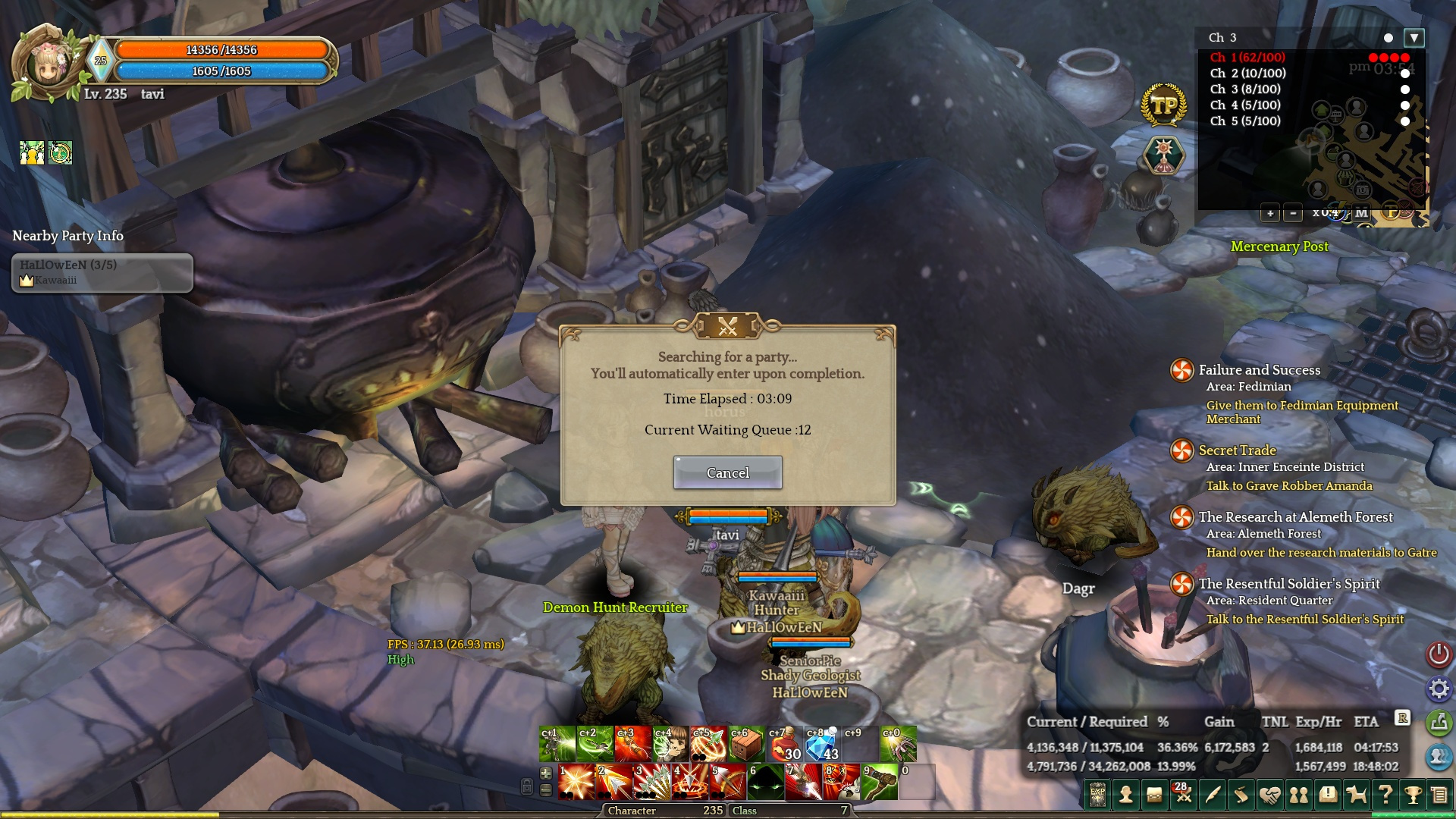The height and width of the screenshot is (819, 1456).
Task: Switch to channel Ch 2
Action: click(x=1247, y=74)
